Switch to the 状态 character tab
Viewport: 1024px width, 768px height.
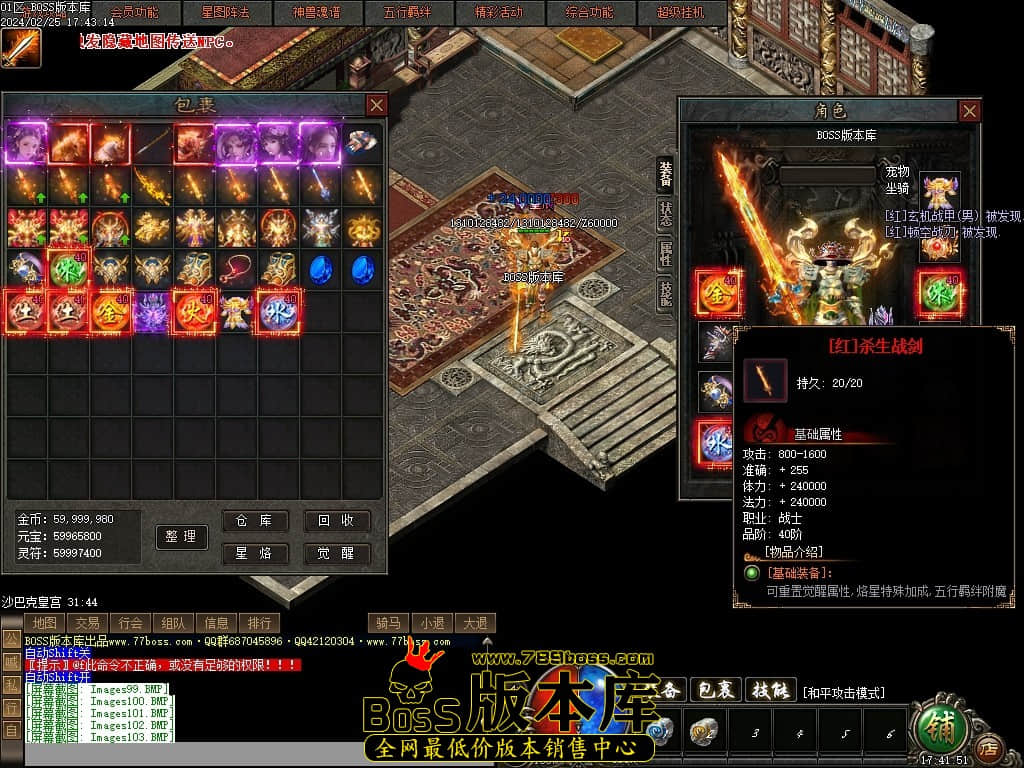point(665,214)
